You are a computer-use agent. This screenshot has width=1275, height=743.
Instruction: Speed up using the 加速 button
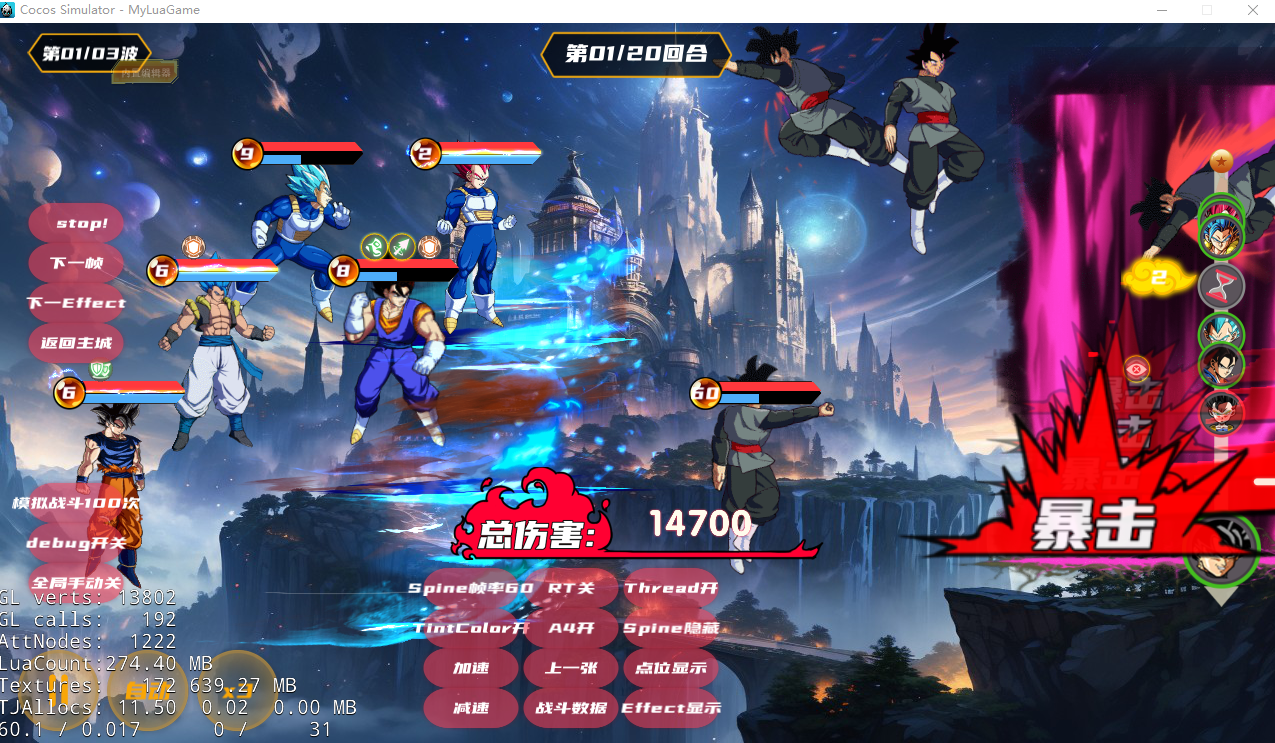pos(471,668)
